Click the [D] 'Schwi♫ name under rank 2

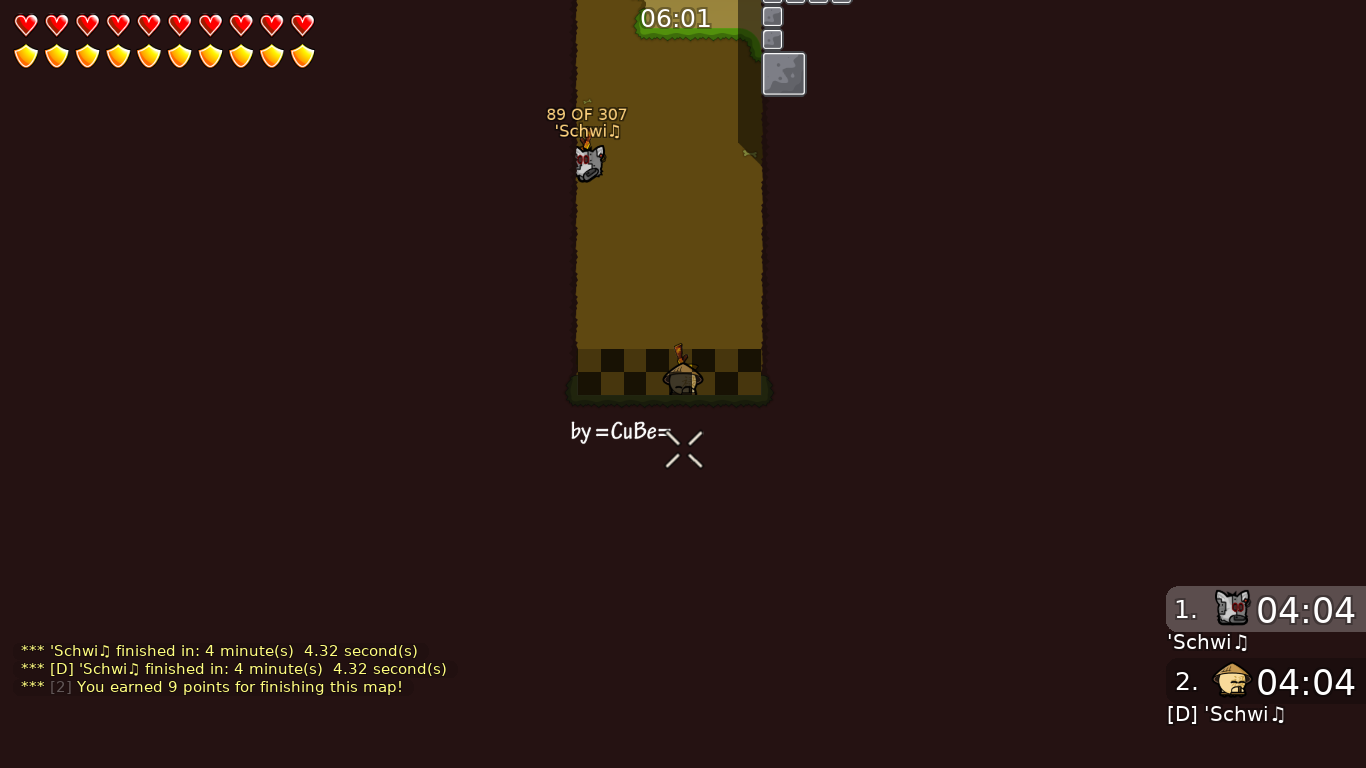point(1225,714)
